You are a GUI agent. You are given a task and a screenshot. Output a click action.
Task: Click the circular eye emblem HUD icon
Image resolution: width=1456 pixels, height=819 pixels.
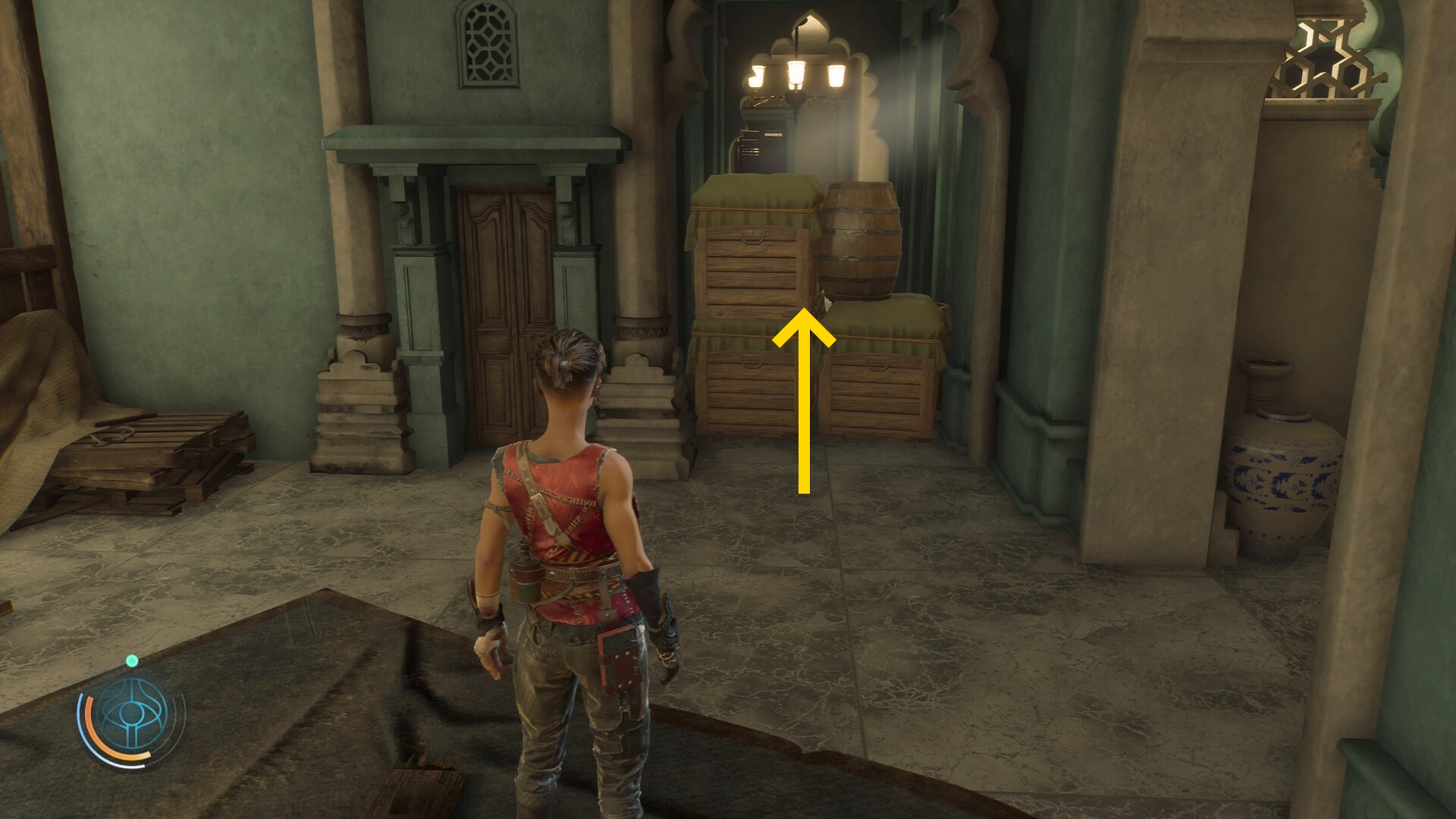133,714
